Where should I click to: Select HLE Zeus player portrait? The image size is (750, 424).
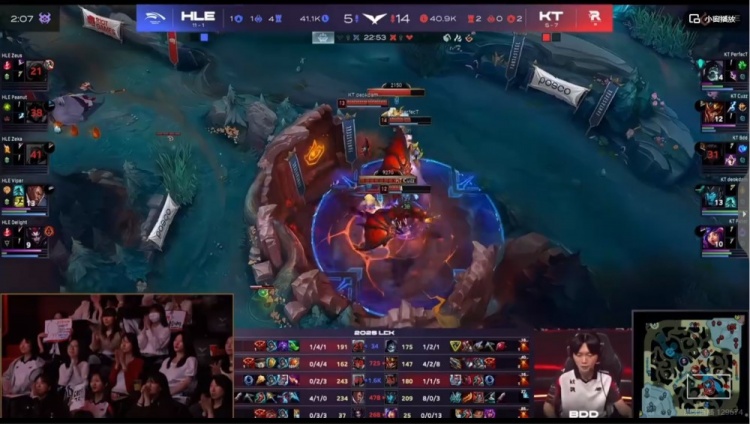[x=36, y=72]
